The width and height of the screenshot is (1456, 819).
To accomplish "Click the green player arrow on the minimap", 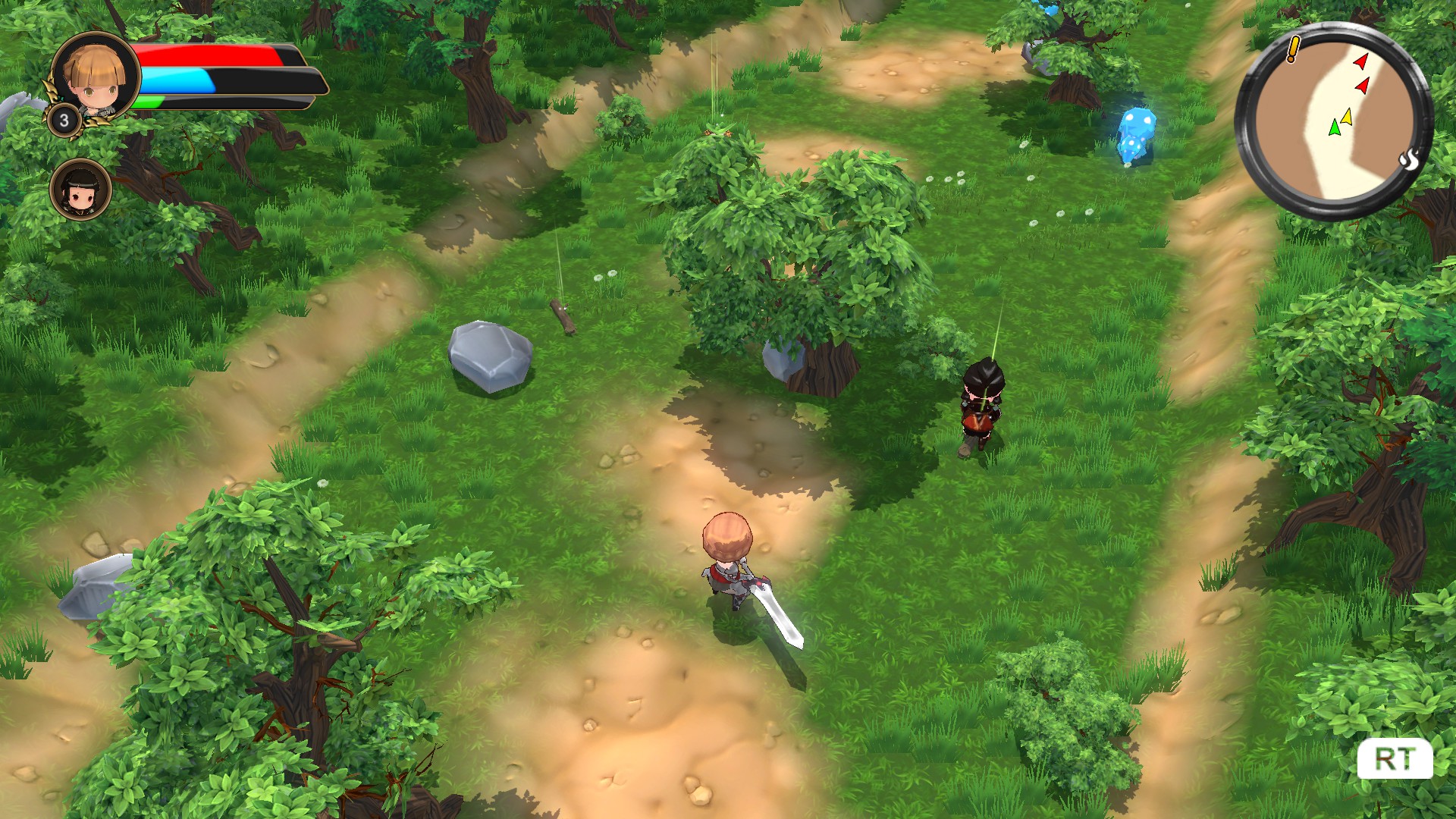I will (1335, 129).
